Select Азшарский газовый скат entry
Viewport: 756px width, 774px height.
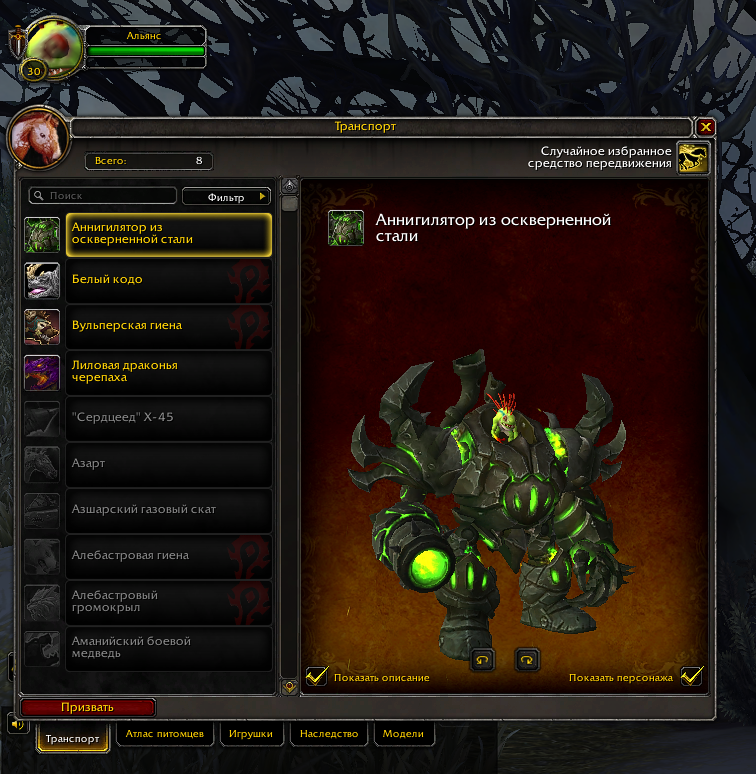click(x=170, y=510)
